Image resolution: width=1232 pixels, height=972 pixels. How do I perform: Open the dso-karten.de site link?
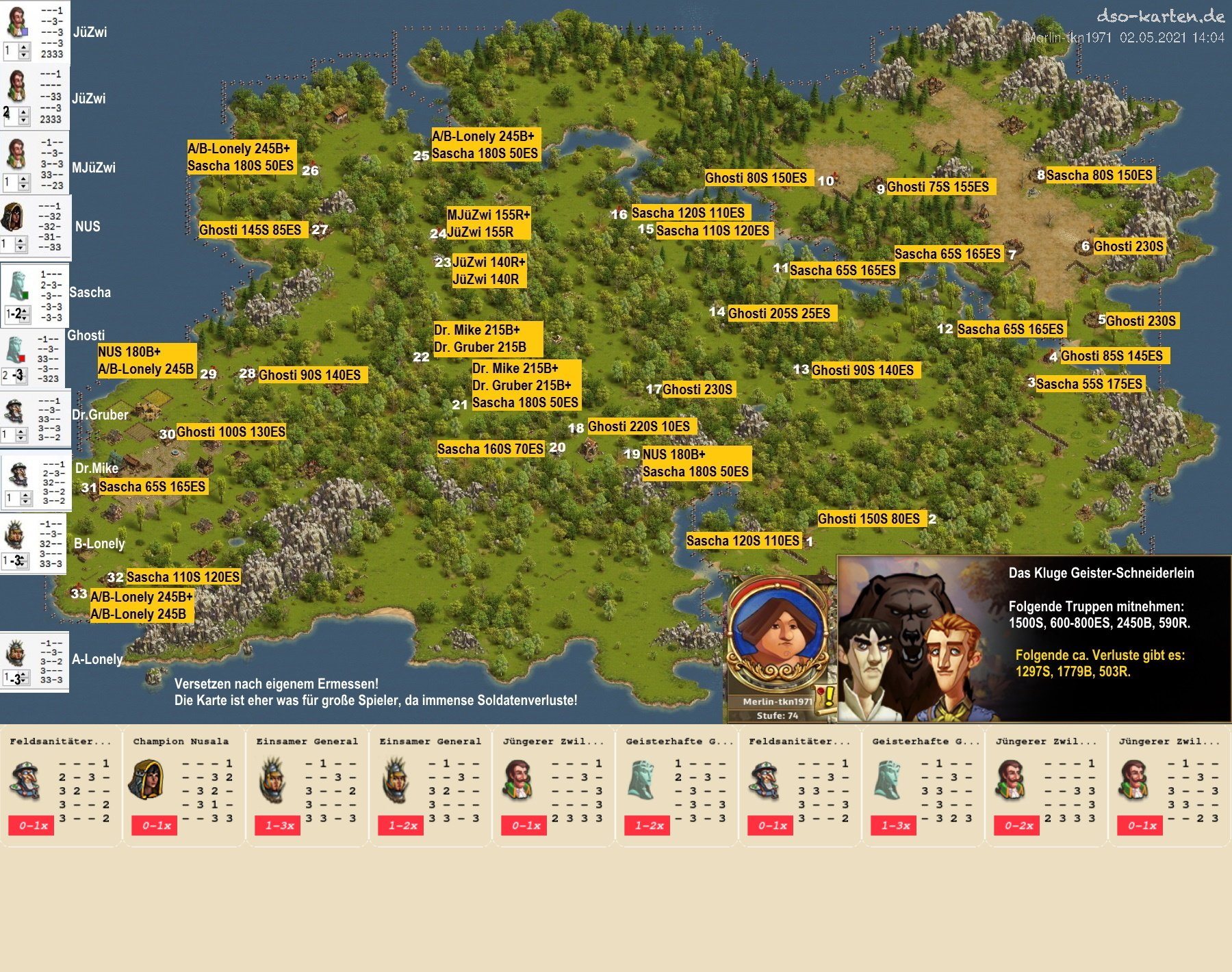click(x=1160, y=16)
